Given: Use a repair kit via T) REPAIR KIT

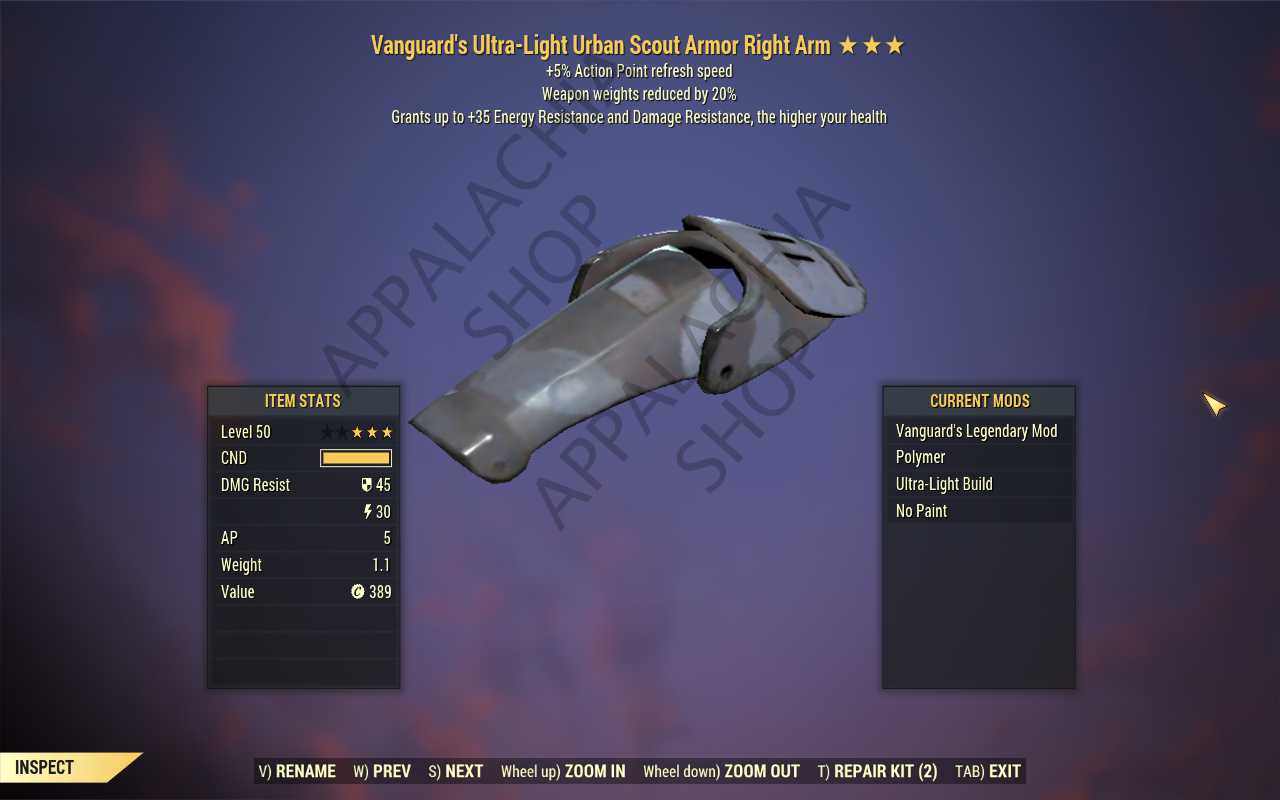Looking at the screenshot, I should click(x=877, y=771).
